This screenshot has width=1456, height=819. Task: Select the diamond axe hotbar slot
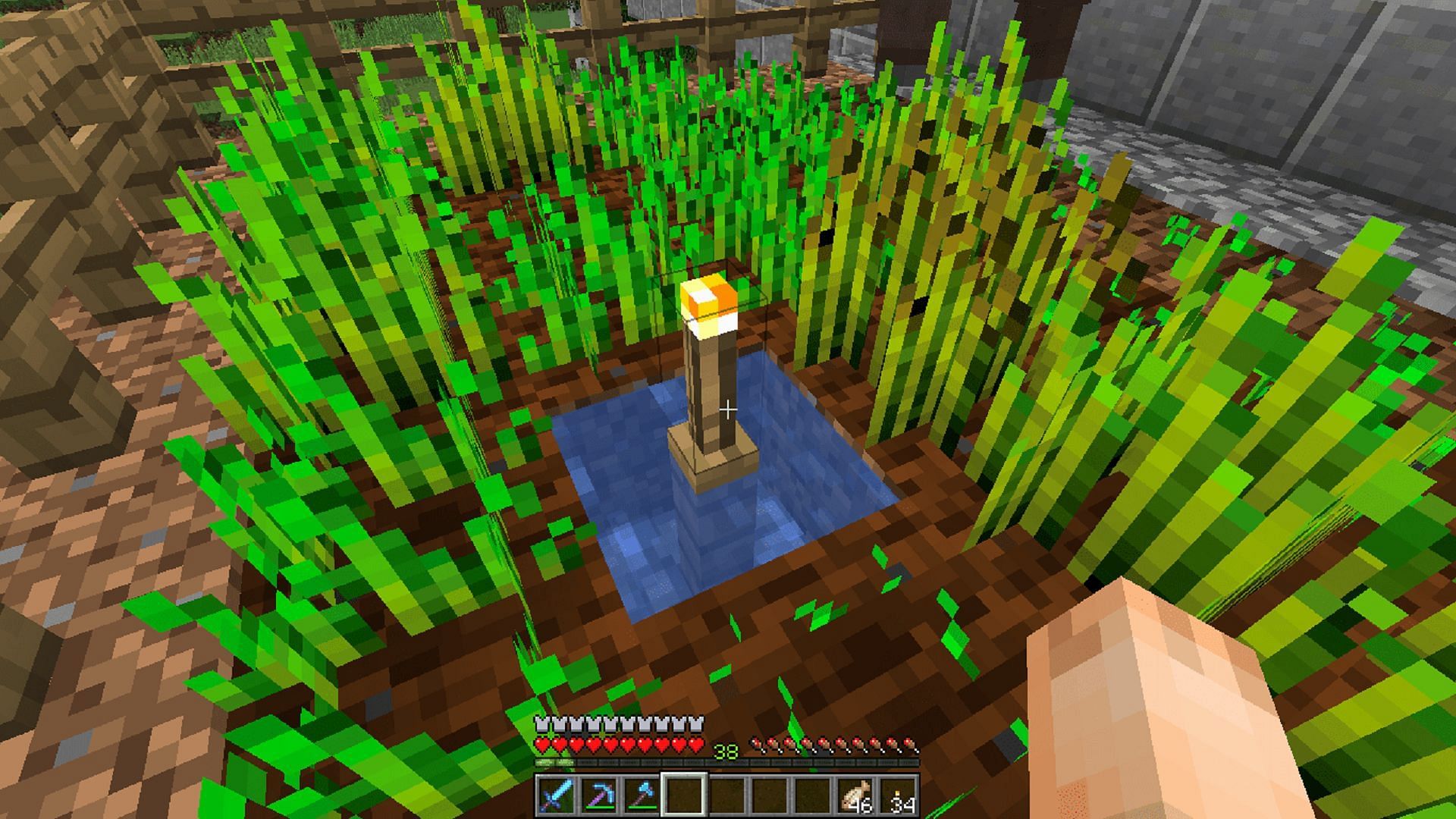pyautogui.click(x=641, y=795)
